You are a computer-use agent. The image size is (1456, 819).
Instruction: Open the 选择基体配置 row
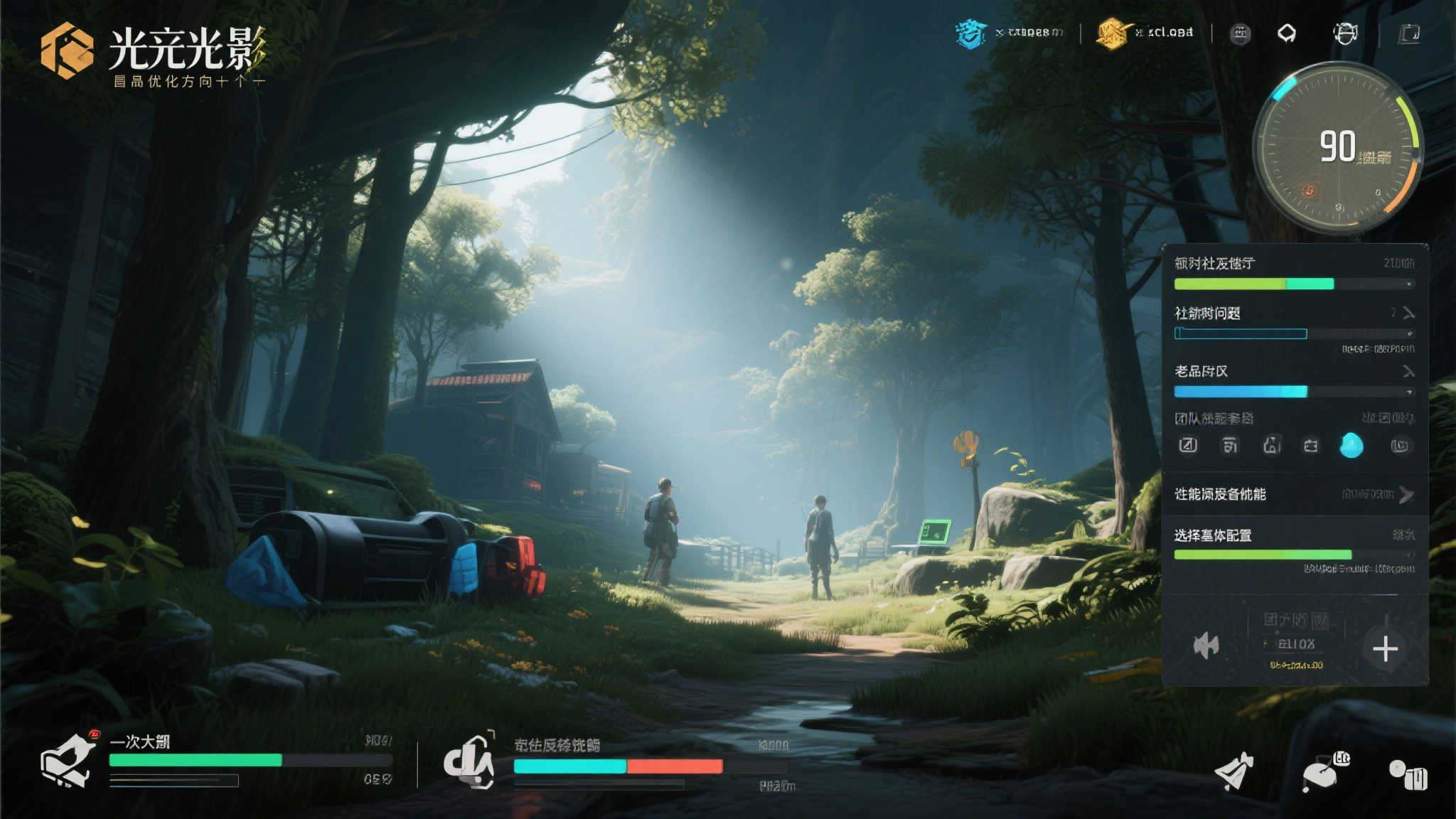(1294, 544)
